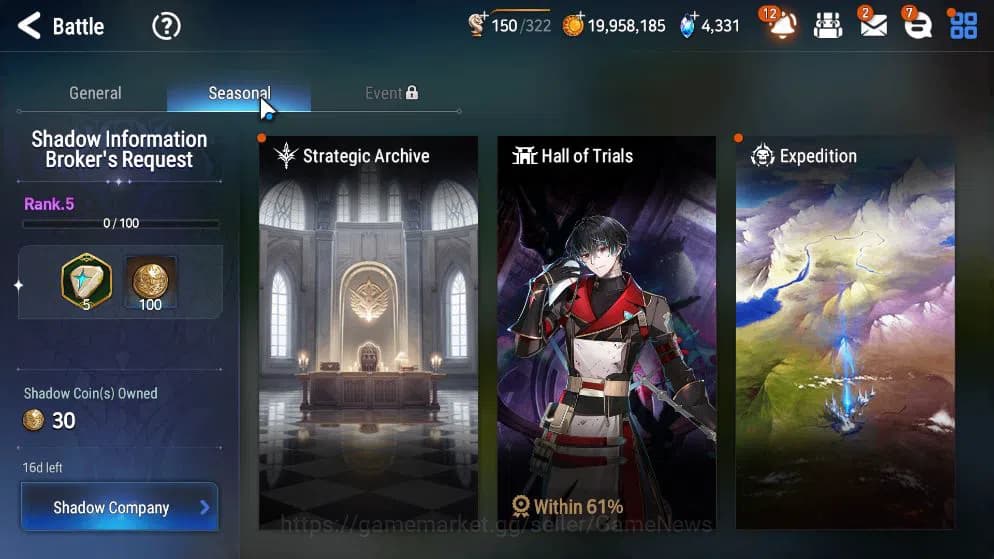Select the Seasonal tab
The image size is (994, 559).
point(239,93)
